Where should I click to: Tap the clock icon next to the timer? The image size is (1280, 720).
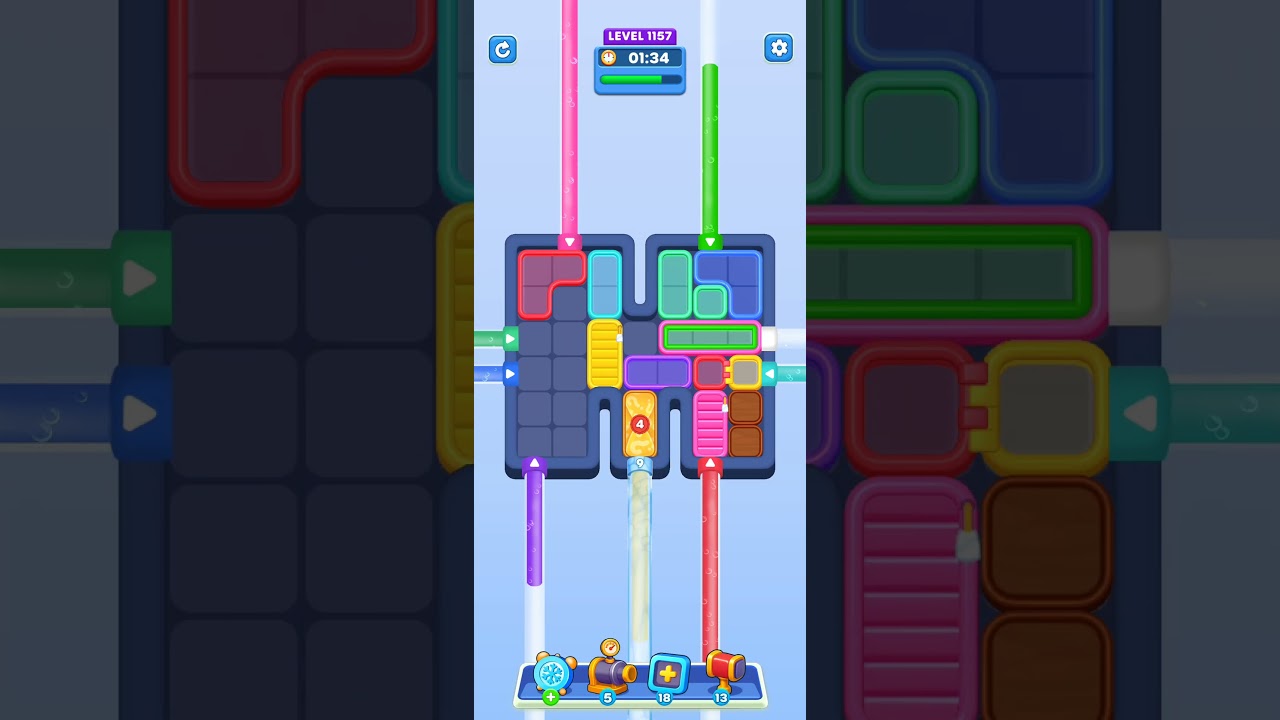(x=610, y=58)
